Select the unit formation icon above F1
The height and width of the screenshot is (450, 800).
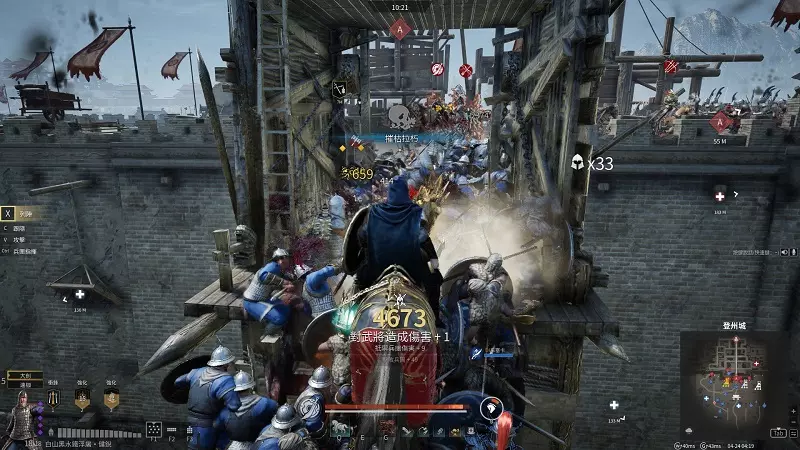(154, 428)
